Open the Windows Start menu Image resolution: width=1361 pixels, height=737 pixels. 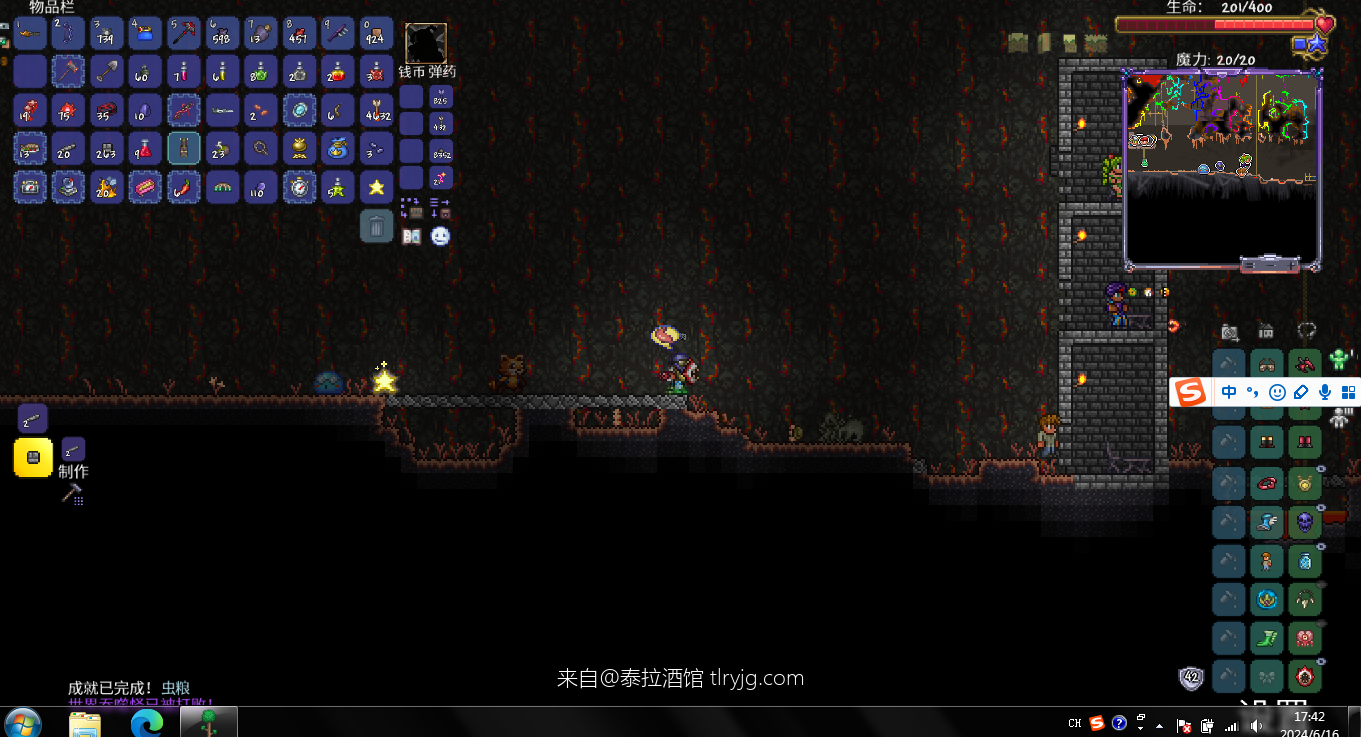[22, 722]
